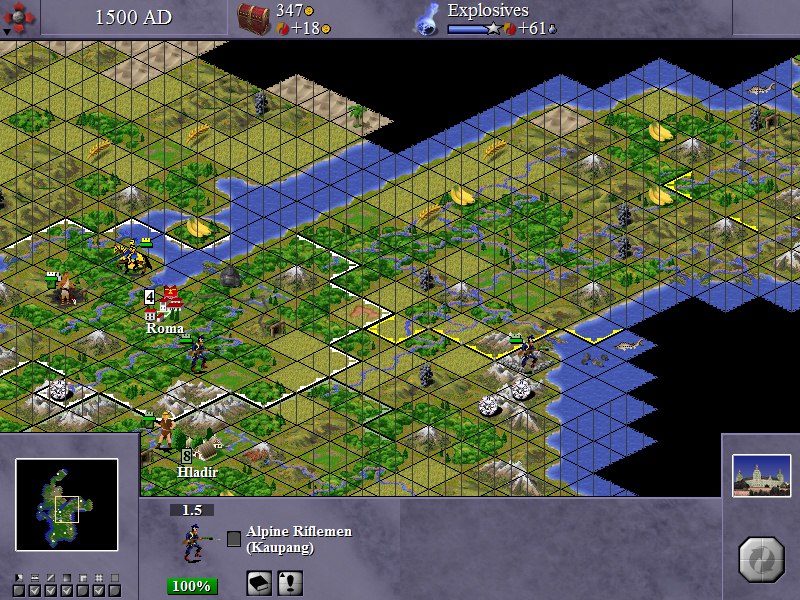The width and height of the screenshot is (800, 600).
Task: Open the Explosives research flask
Action: 428,18
